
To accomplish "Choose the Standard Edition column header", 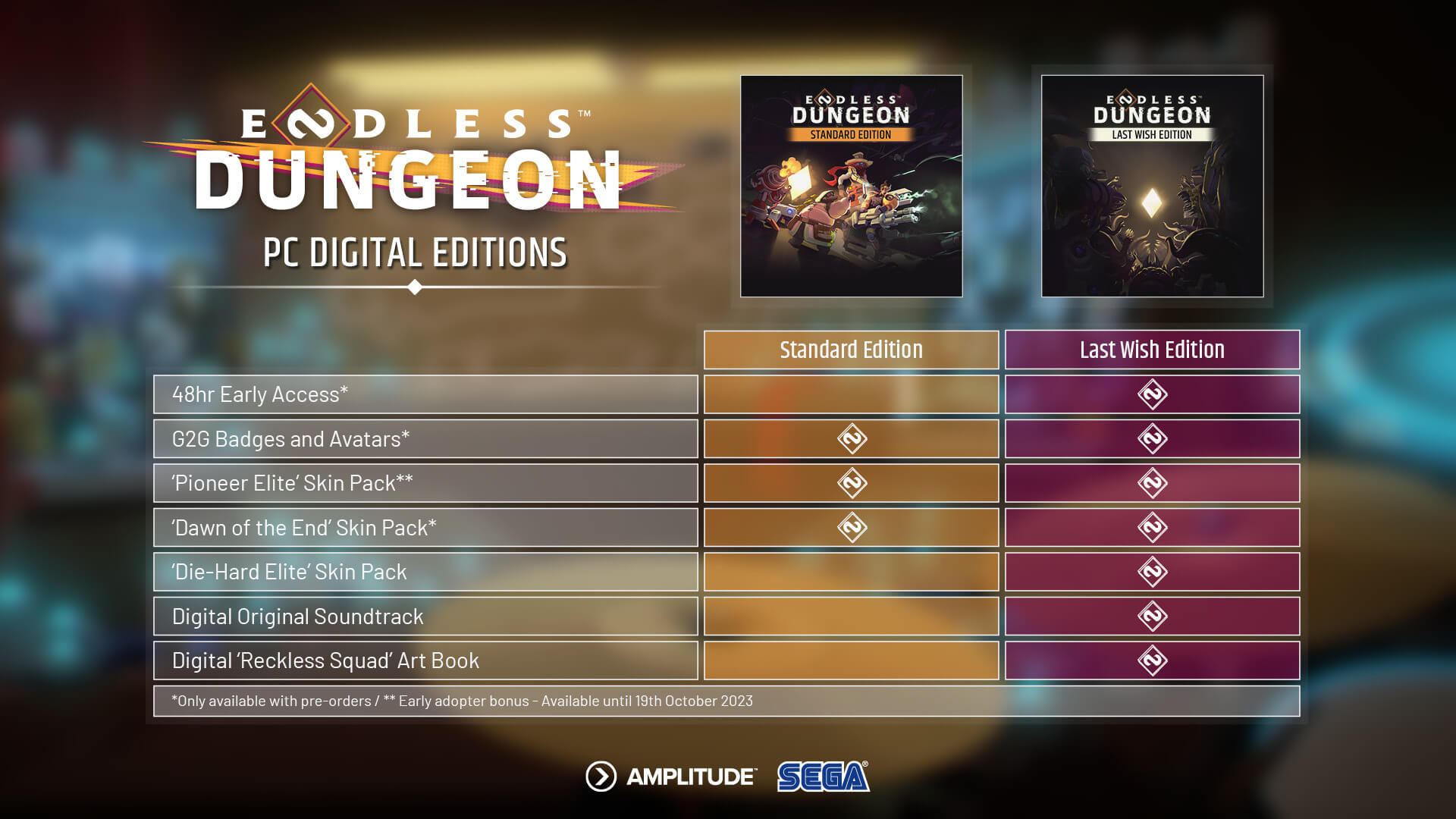I will [851, 350].
